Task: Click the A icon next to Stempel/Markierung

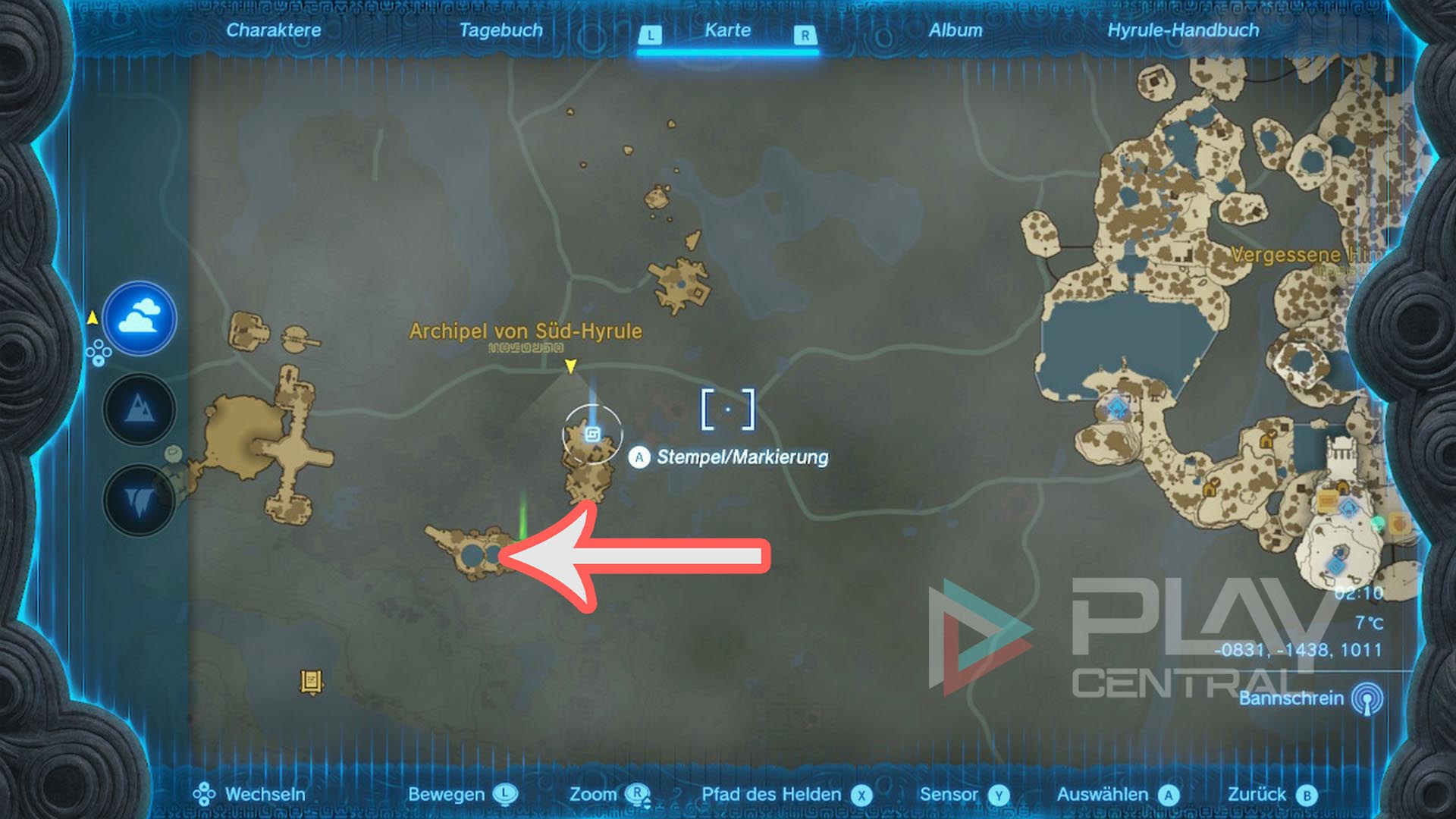Action: (x=641, y=457)
